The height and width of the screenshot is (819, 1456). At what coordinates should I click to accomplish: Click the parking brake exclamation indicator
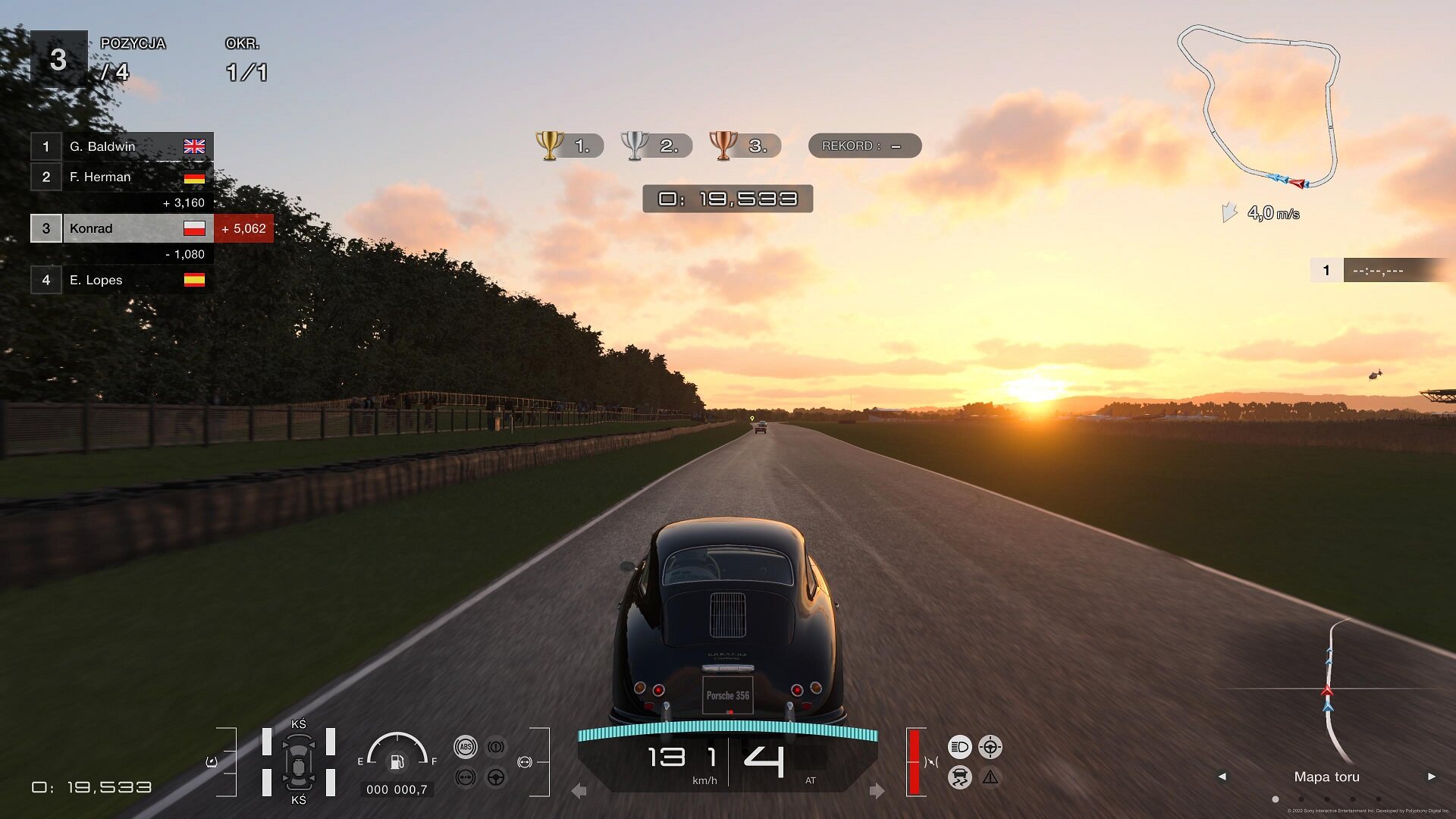(x=496, y=747)
